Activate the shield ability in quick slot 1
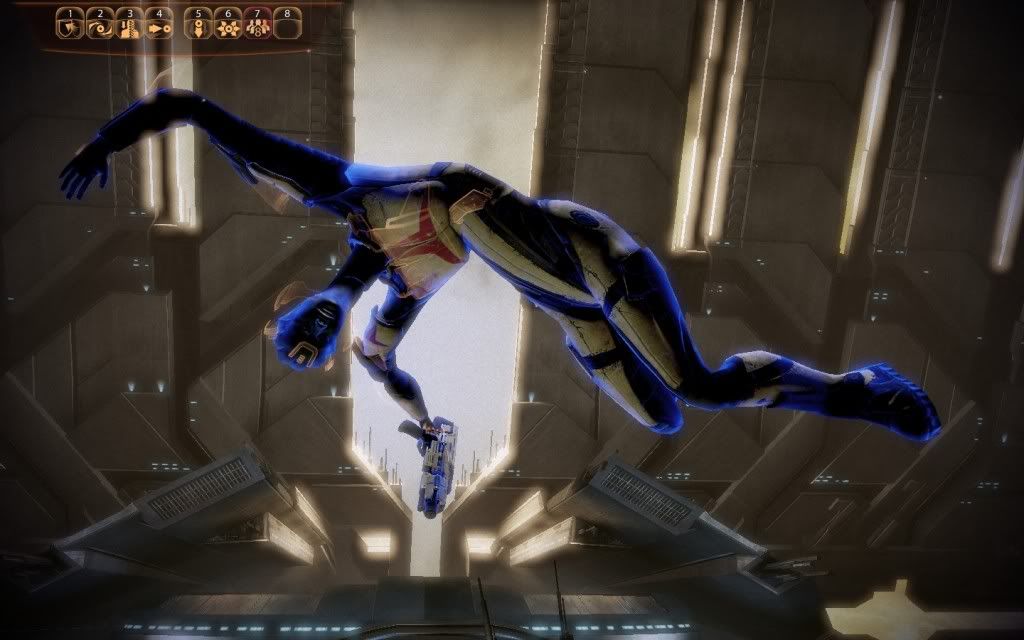This screenshot has height=640, width=1024. 70,24
